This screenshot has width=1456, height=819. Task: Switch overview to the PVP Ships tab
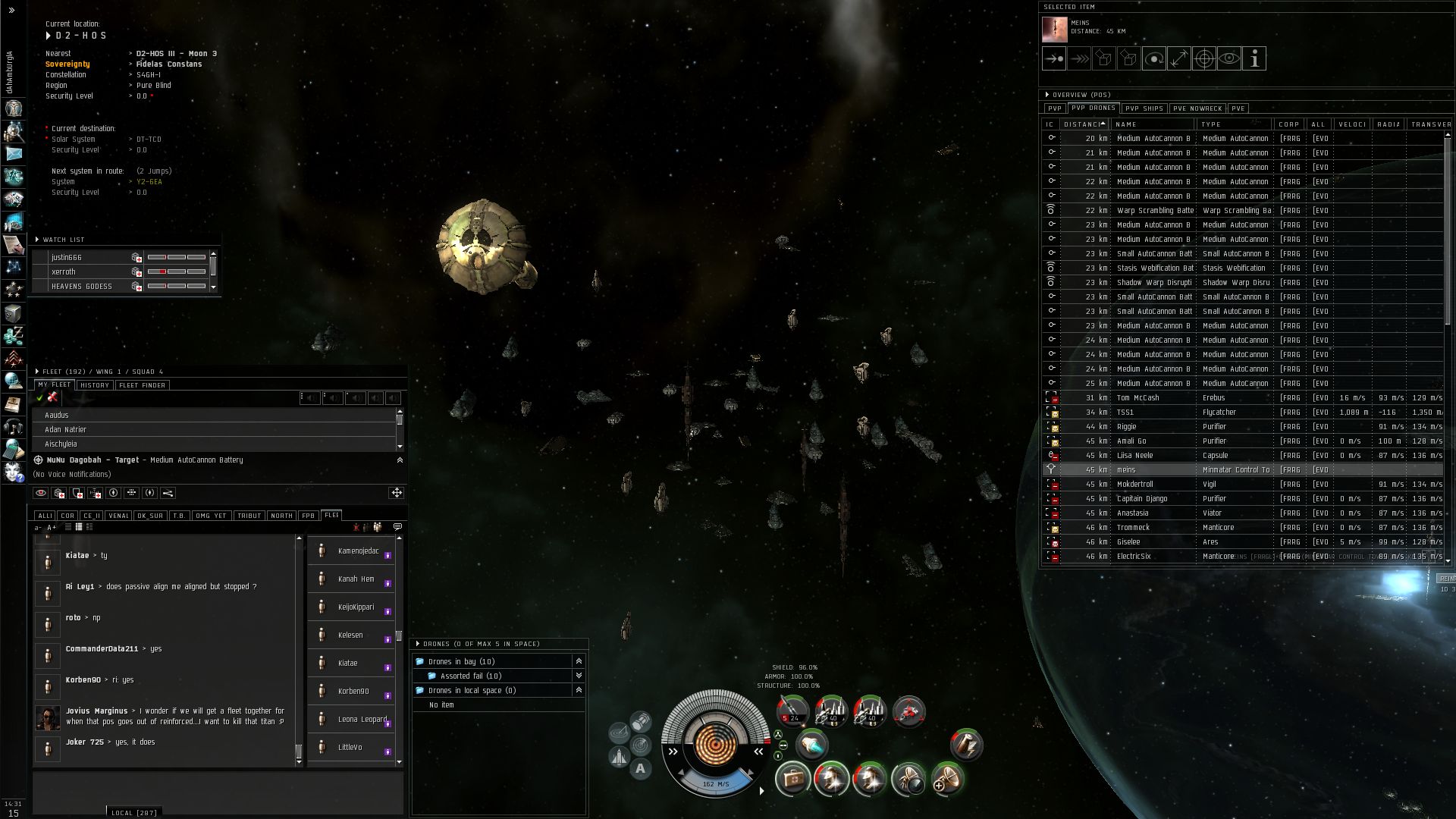(x=1144, y=108)
